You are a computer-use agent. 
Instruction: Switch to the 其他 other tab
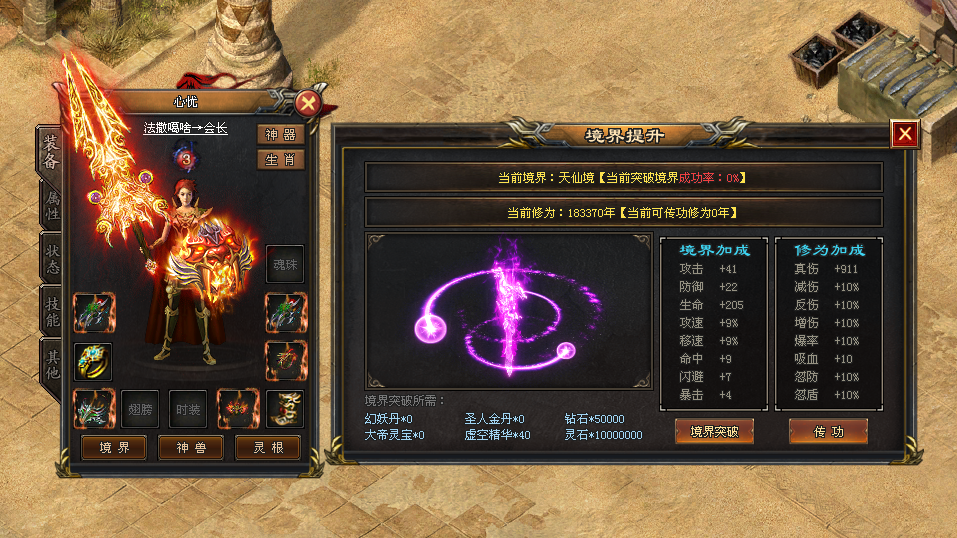click(52, 362)
